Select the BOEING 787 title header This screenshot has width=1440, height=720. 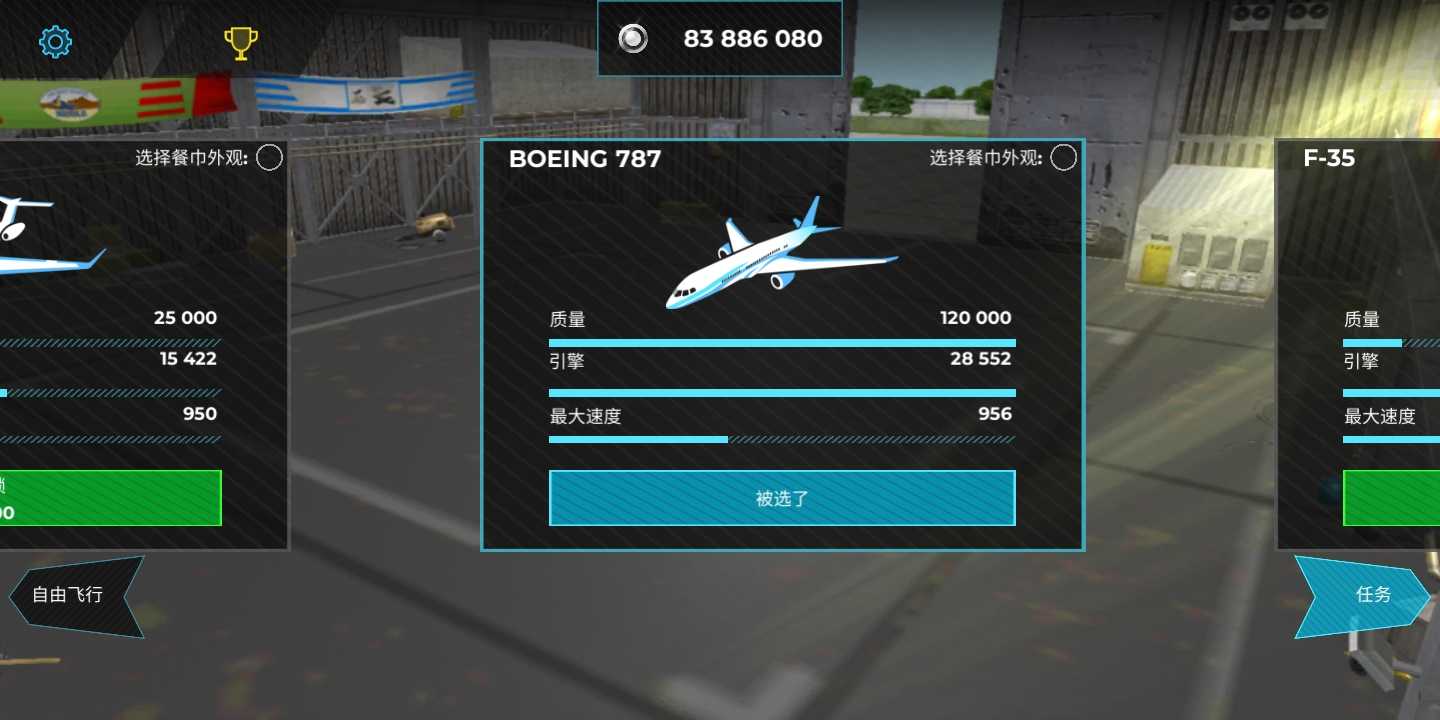tap(585, 158)
